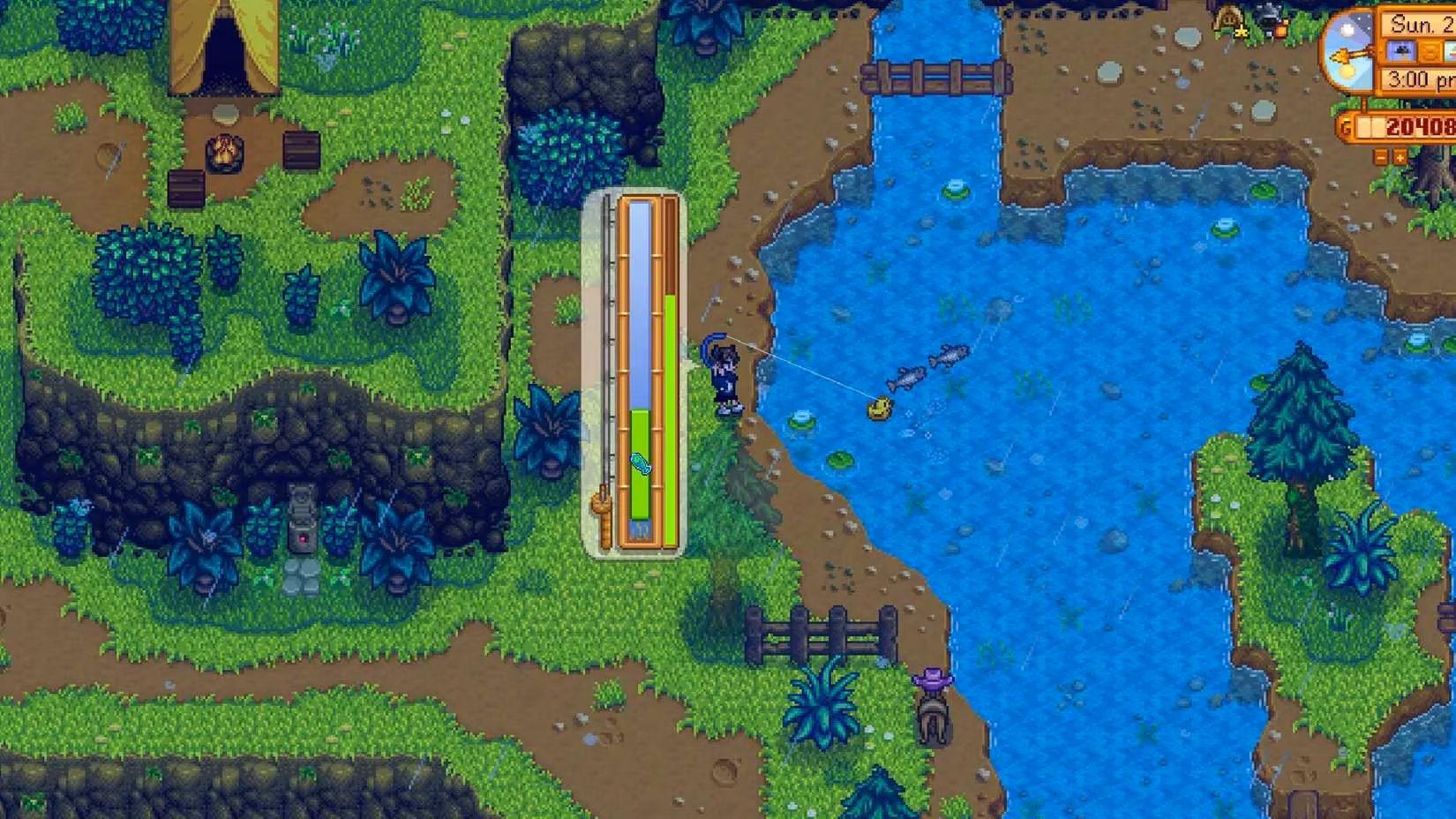Click the gold total reading 20408
The width and height of the screenshot is (1456, 819).
click(x=1420, y=127)
